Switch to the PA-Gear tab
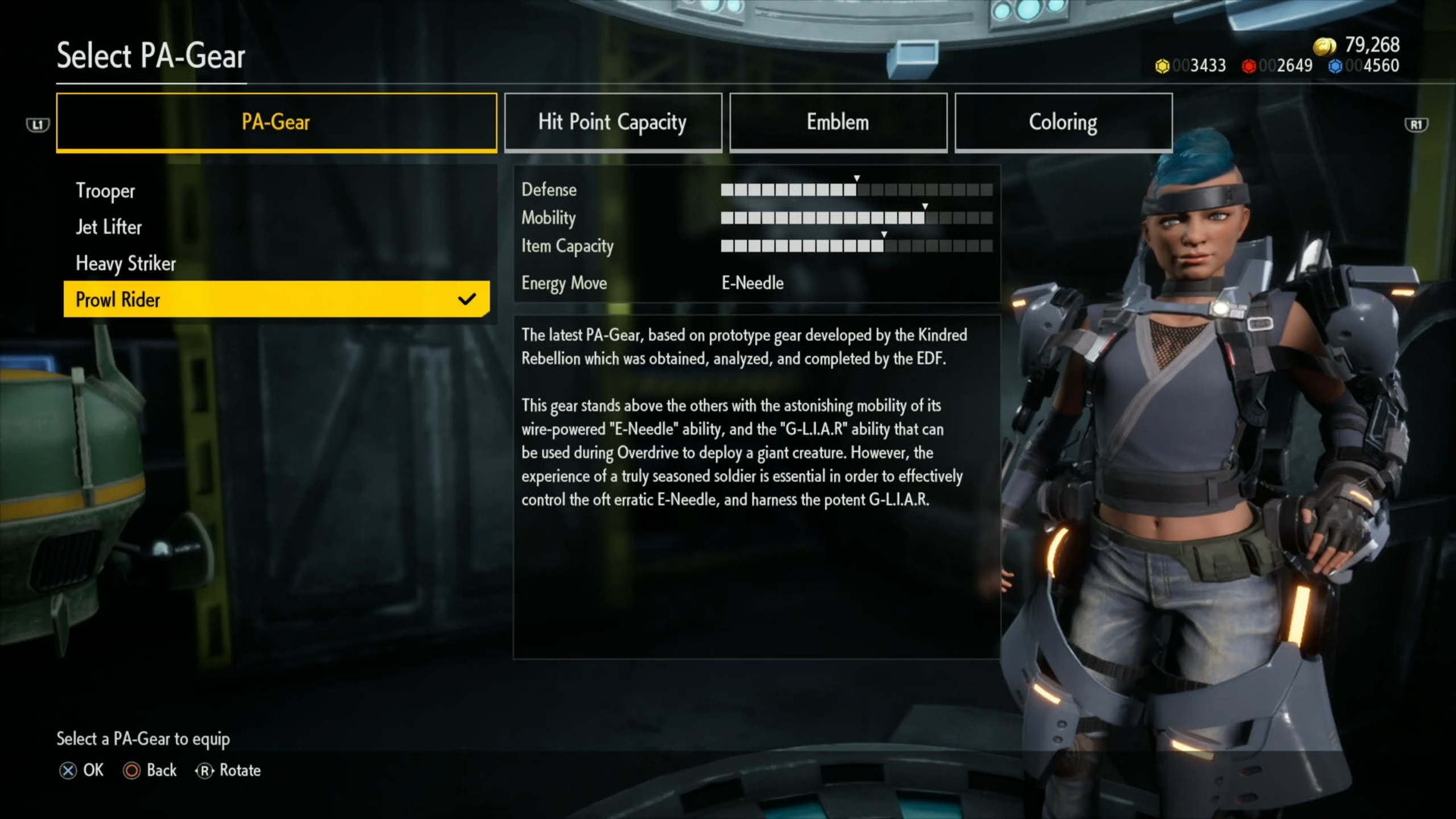Screen dimensions: 1456x819 (276, 122)
